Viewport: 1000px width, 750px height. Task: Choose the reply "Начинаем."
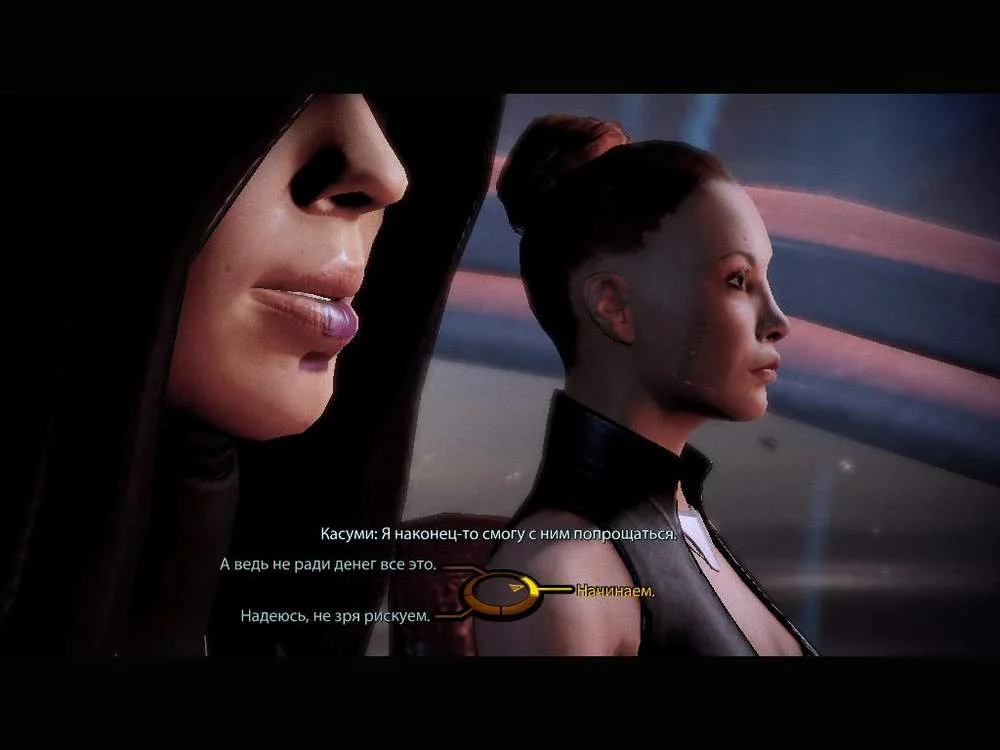[x=615, y=591]
